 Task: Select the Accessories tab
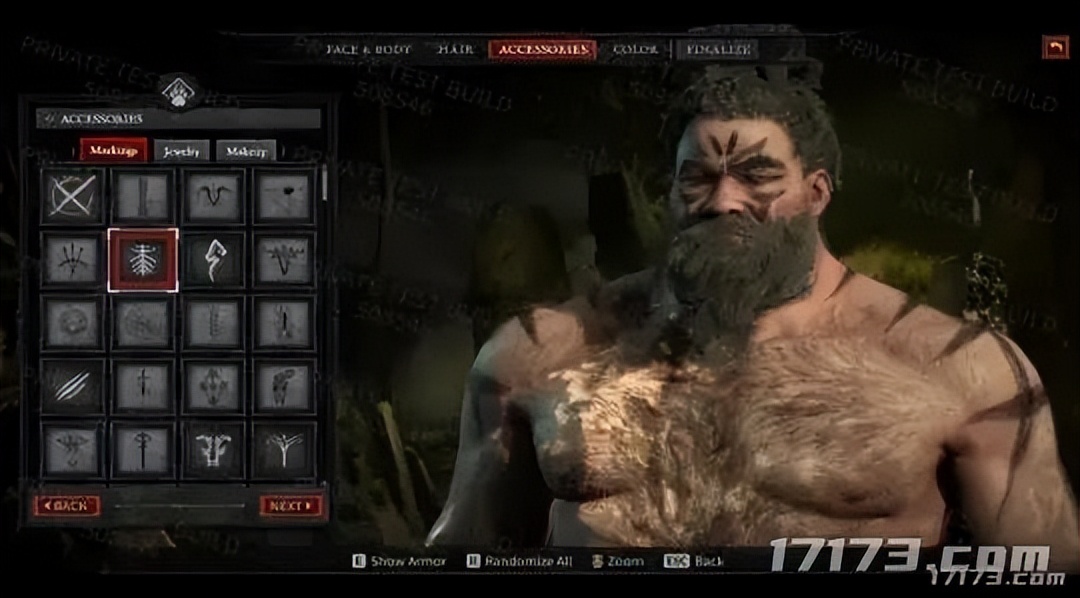pyautogui.click(x=542, y=49)
